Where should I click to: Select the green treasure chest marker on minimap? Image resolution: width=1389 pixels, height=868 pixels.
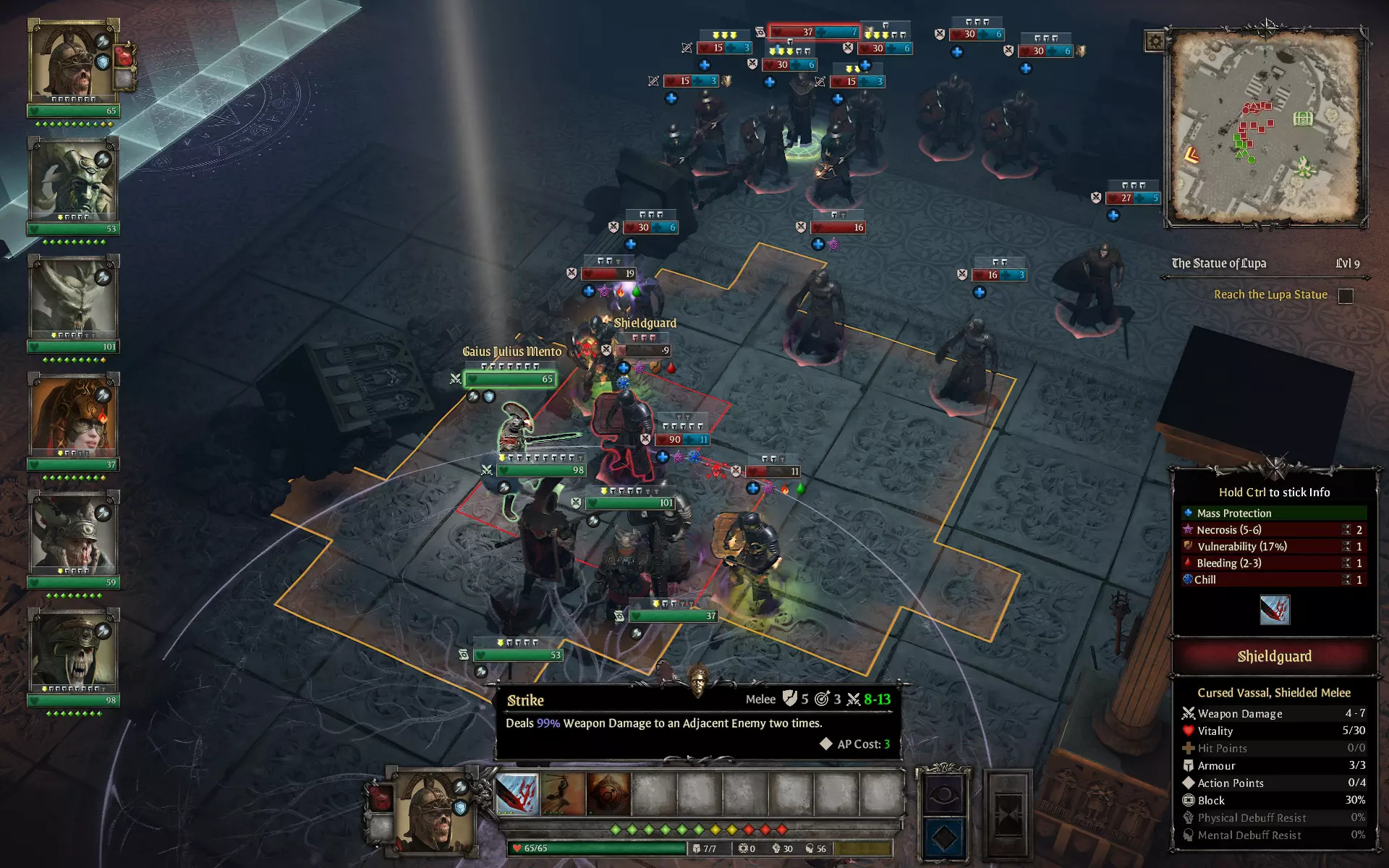(x=1302, y=118)
